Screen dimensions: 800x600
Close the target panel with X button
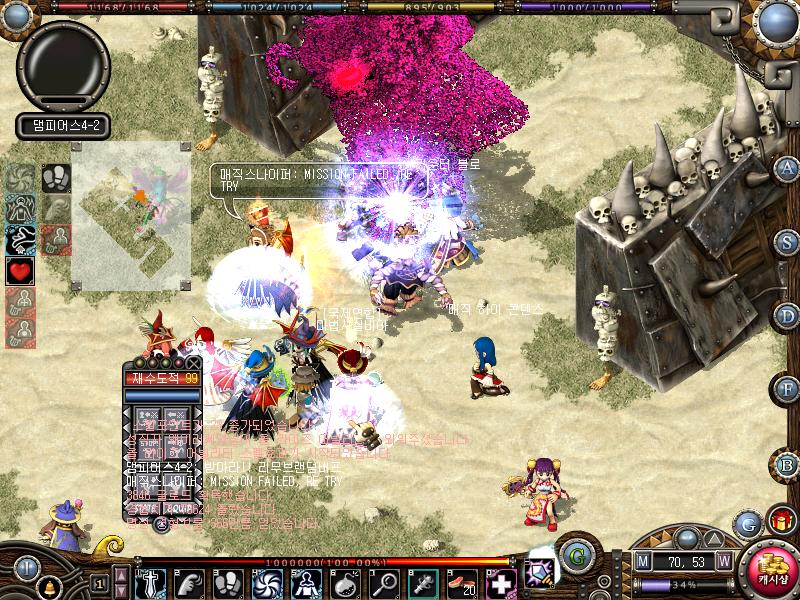pyautogui.click(x=193, y=361)
